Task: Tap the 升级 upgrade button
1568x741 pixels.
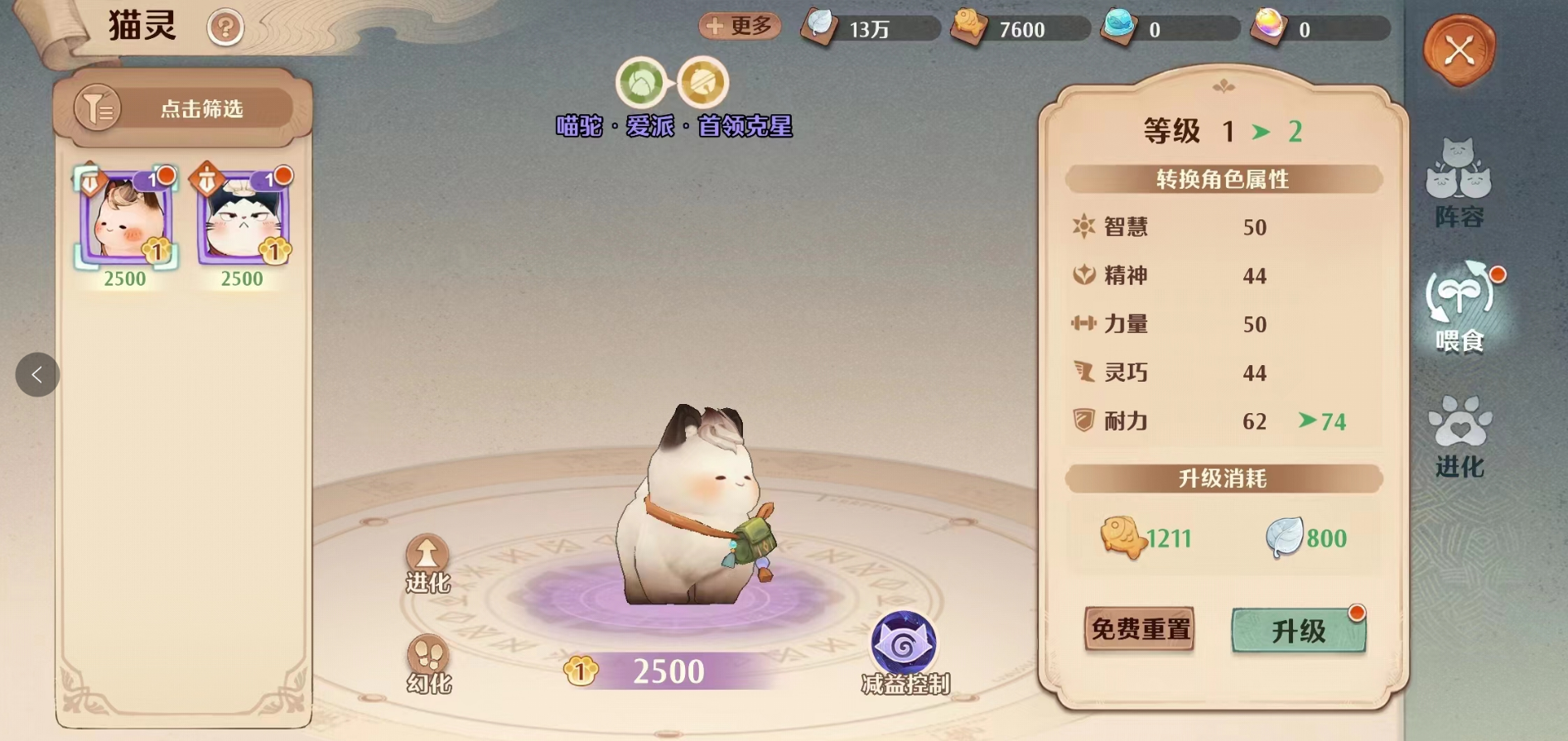Action: click(x=1298, y=631)
